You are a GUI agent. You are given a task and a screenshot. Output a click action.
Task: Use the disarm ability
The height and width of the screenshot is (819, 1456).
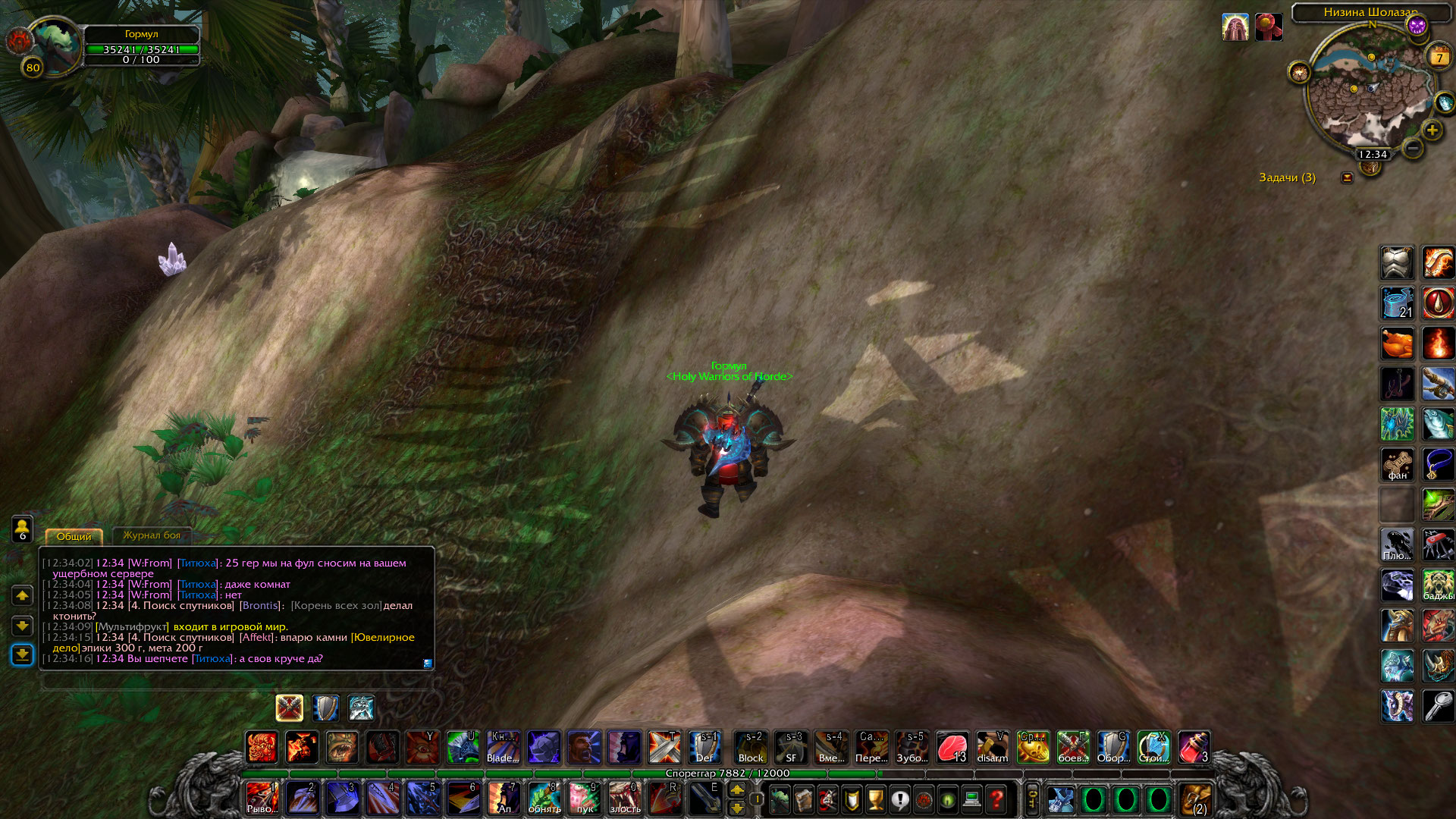[992, 747]
